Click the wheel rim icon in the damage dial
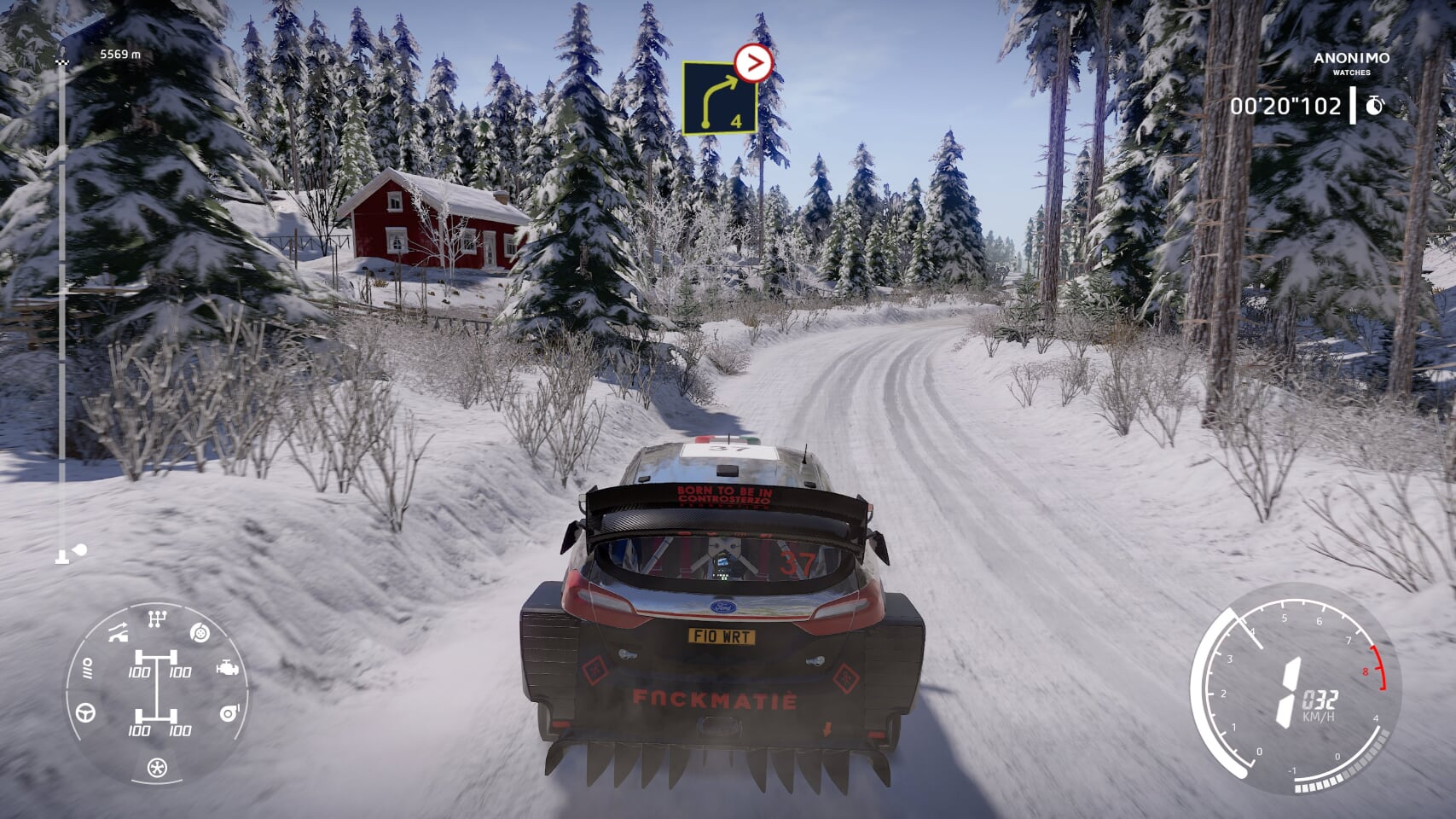 157,768
